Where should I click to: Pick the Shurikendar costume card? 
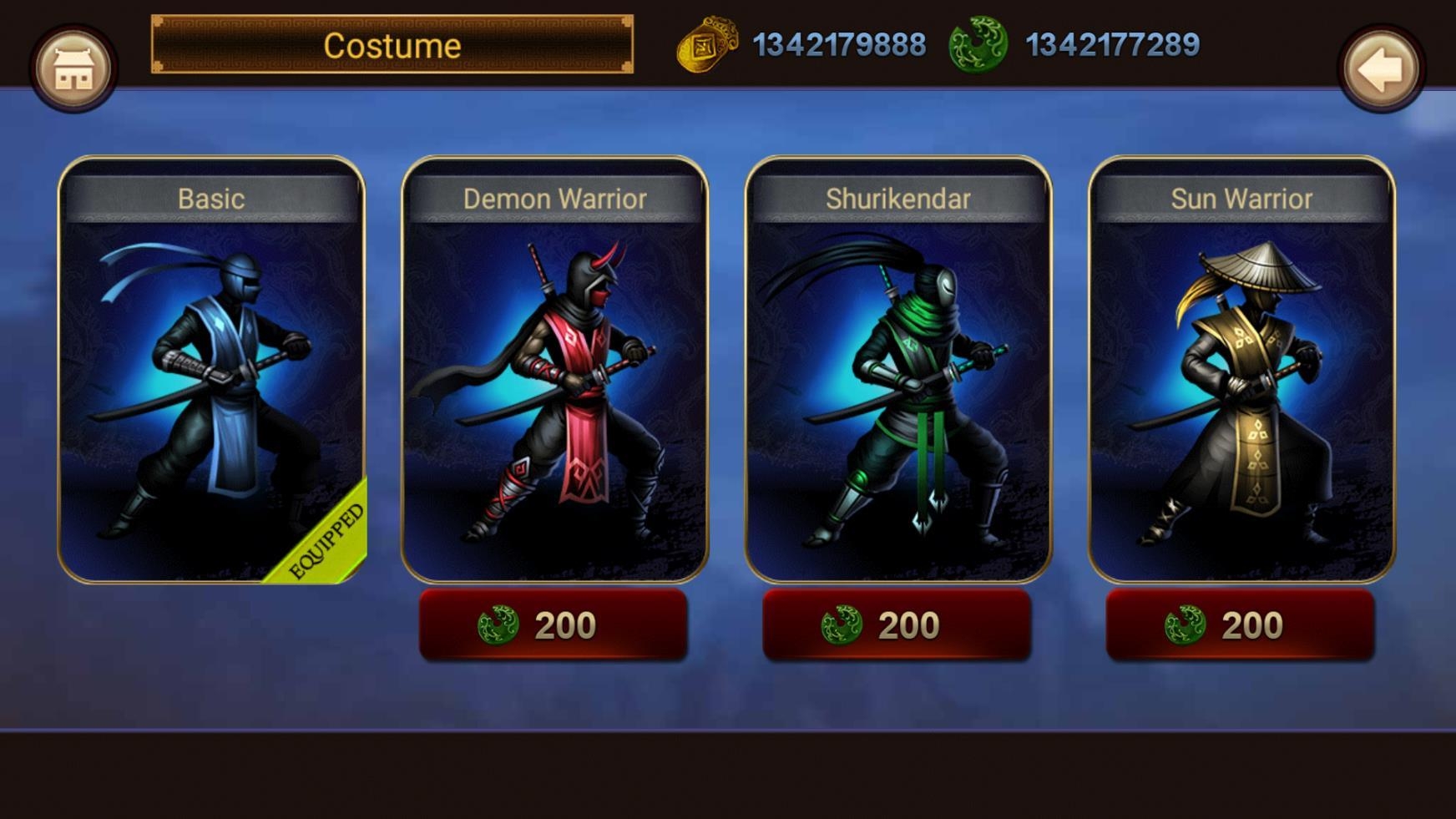(898, 369)
